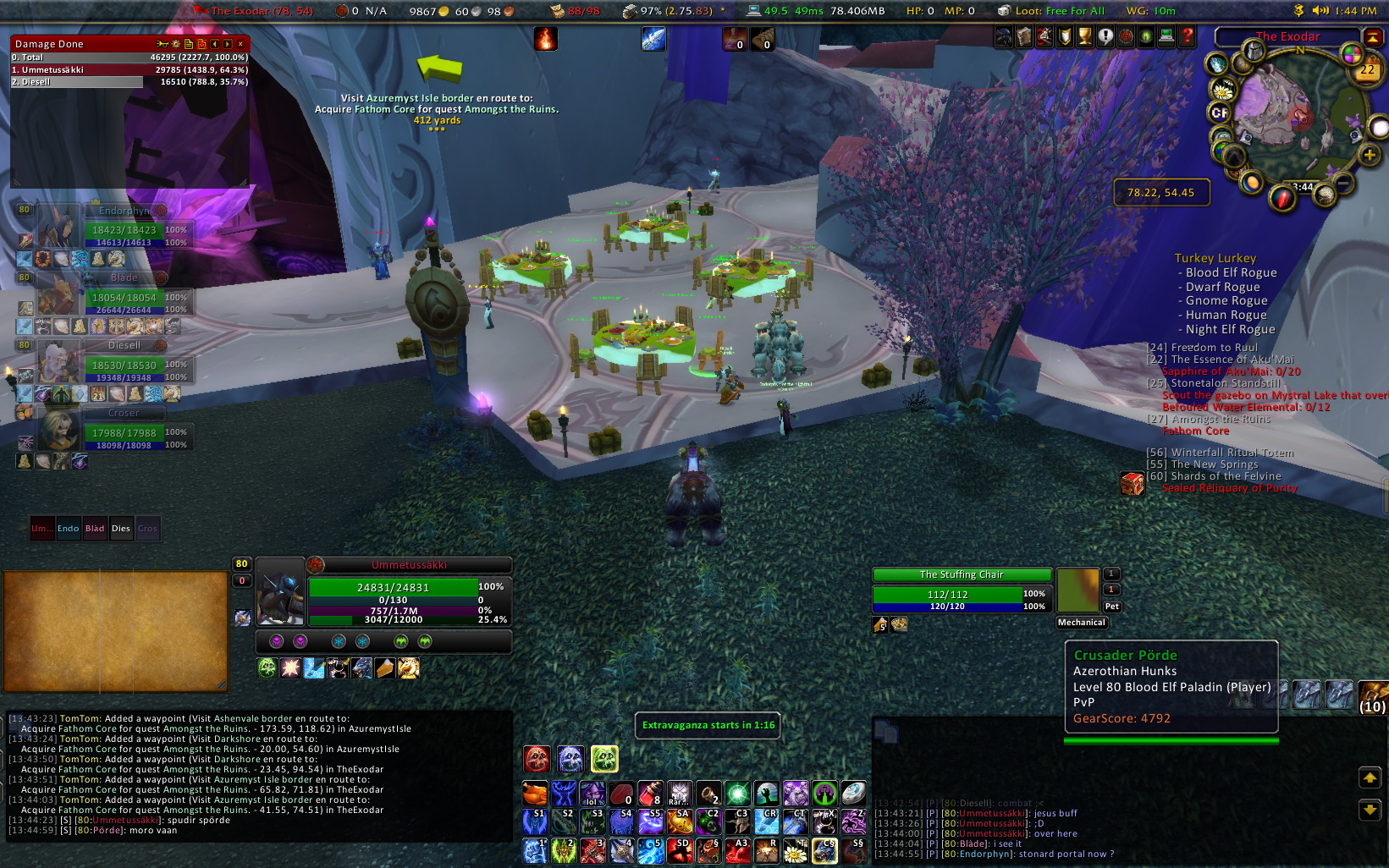The height and width of the screenshot is (868, 1389).
Task: Open the Sealed Reliquary of Purity quest item
Action: point(1132,484)
